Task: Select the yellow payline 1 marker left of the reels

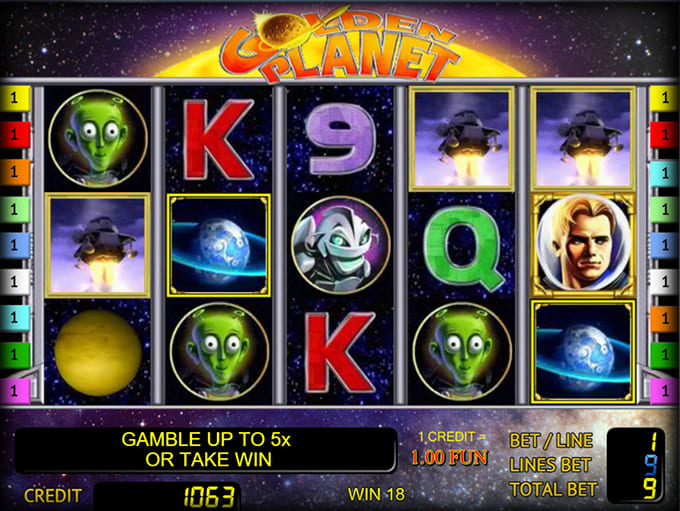Action: [x=16, y=98]
